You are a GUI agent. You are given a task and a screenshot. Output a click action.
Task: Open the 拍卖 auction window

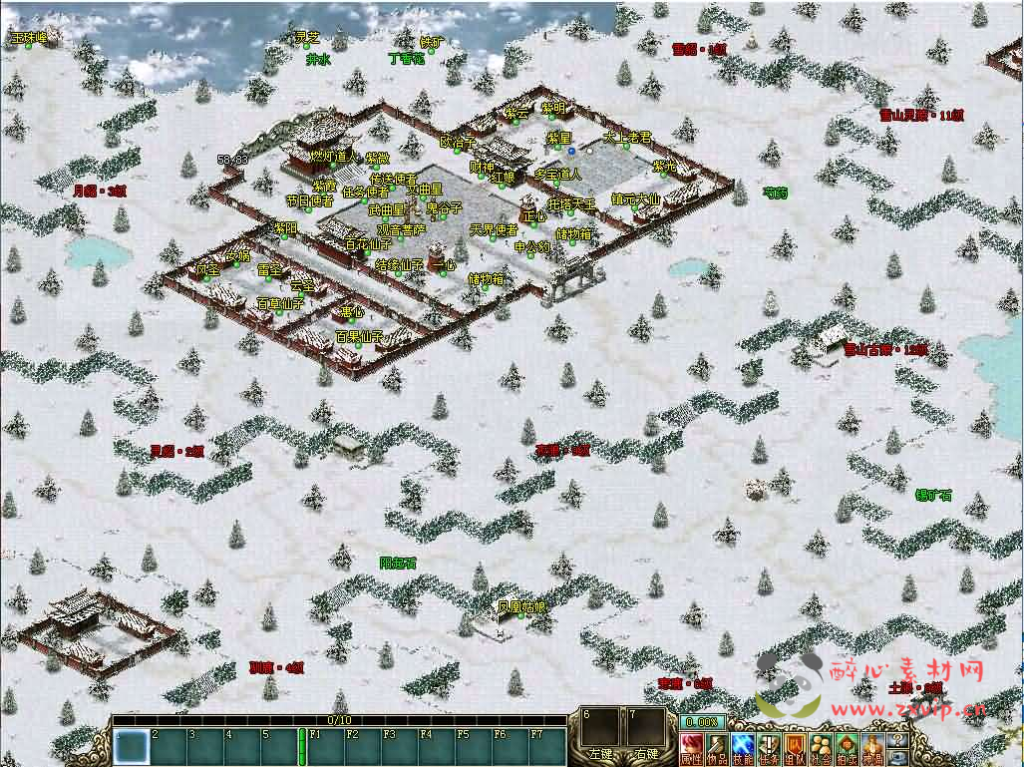pos(846,746)
